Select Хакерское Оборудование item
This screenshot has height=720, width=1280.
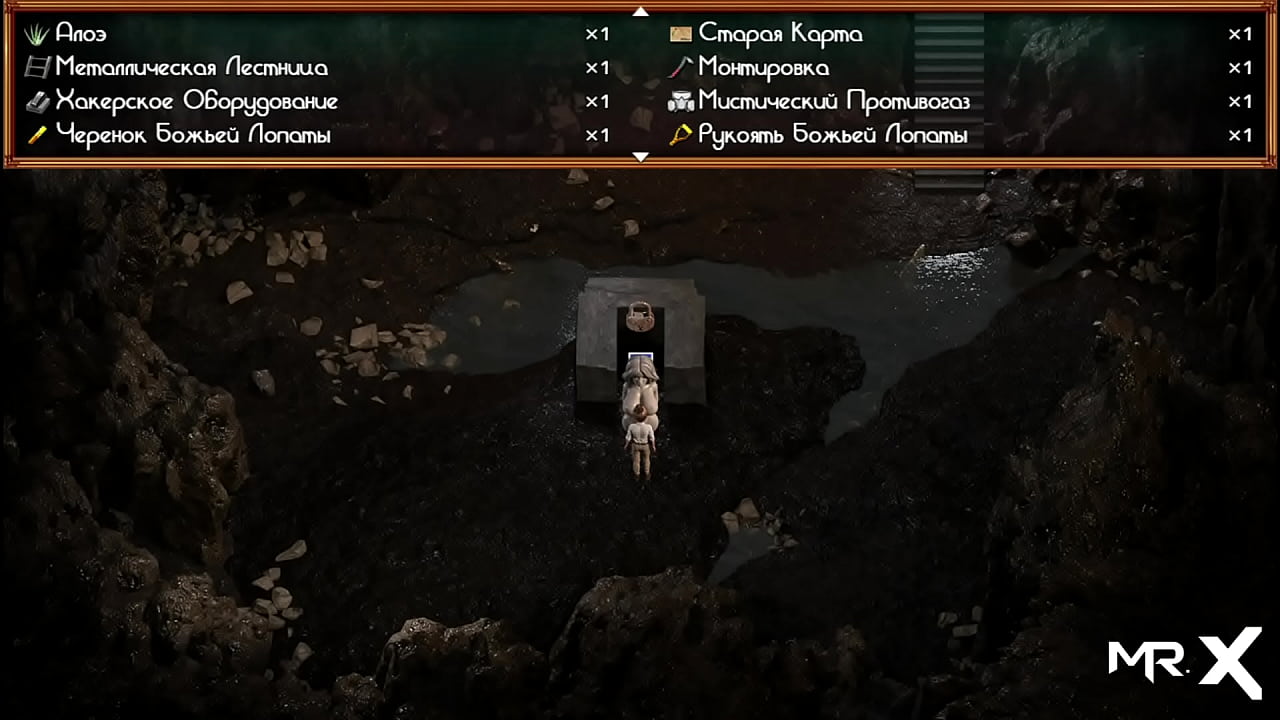[x=196, y=102]
